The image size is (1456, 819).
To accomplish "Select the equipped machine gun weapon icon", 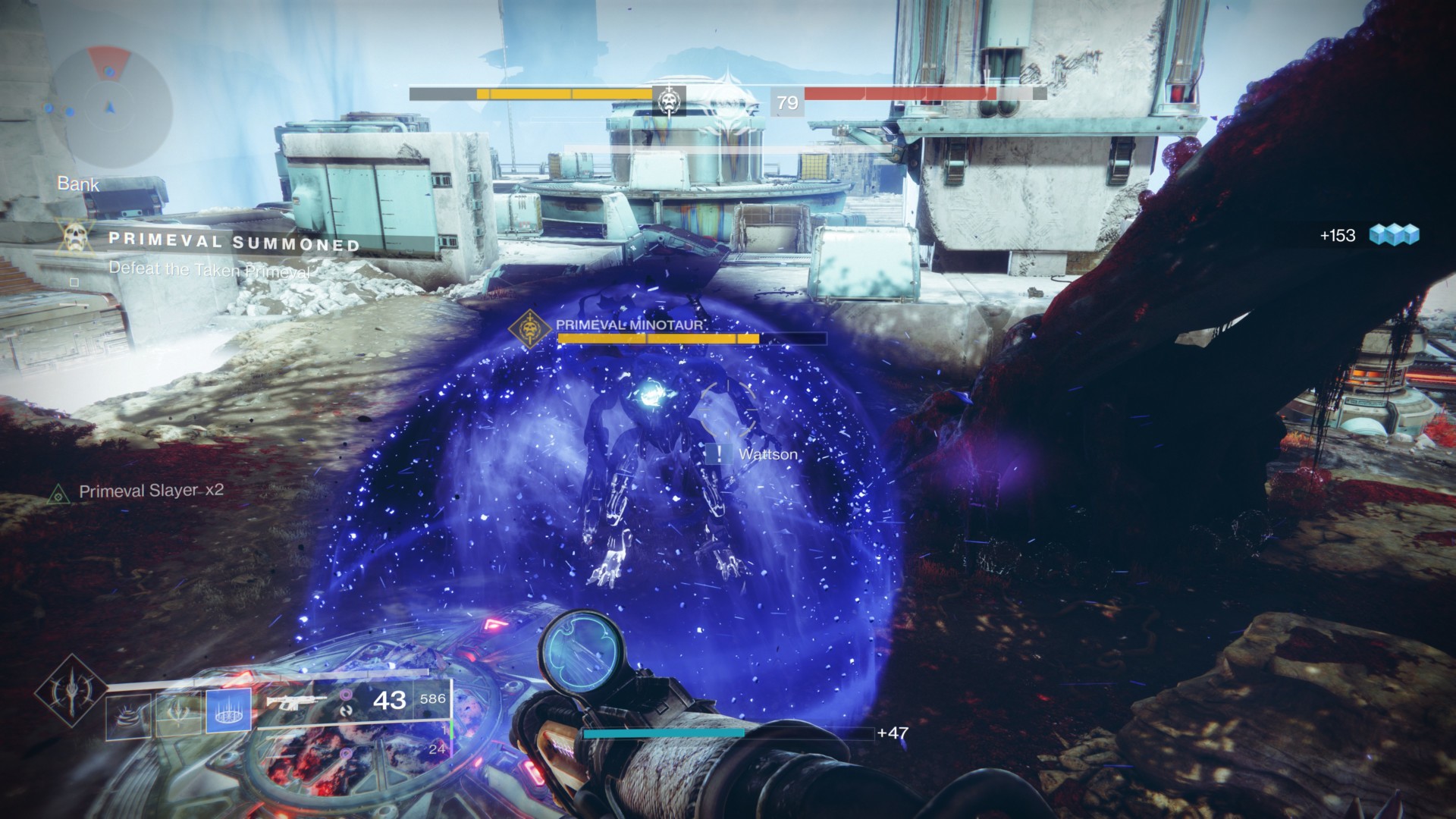I will click(297, 701).
